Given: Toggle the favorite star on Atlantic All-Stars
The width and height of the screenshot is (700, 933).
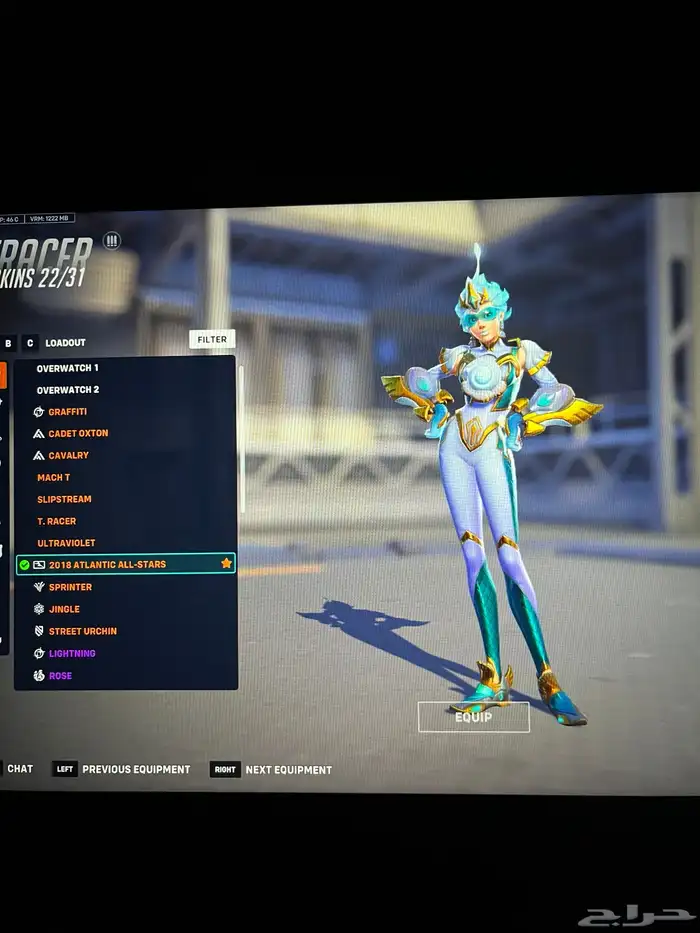Looking at the screenshot, I should (x=226, y=564).
